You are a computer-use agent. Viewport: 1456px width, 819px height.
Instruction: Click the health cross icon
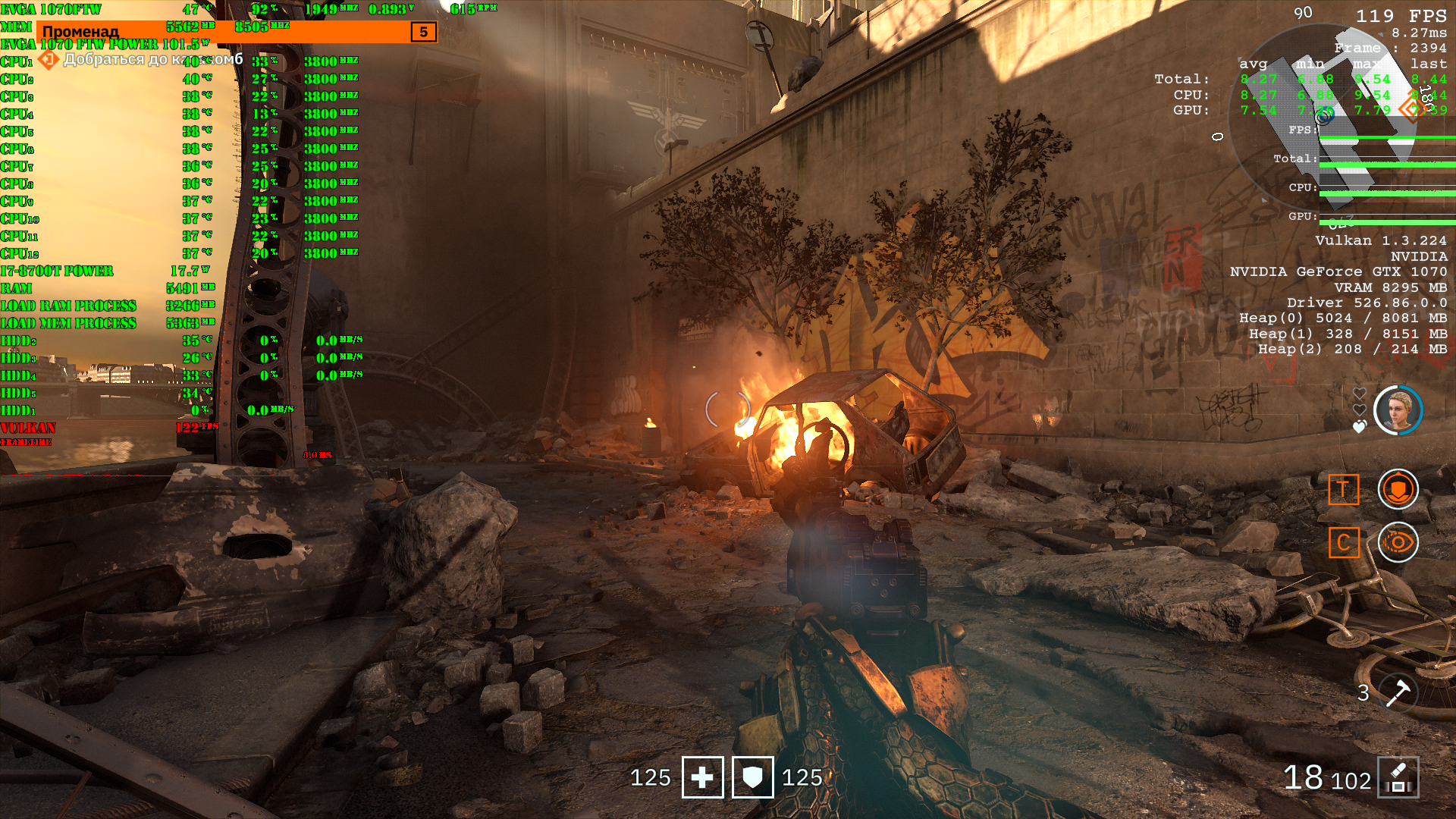point(702,777)
